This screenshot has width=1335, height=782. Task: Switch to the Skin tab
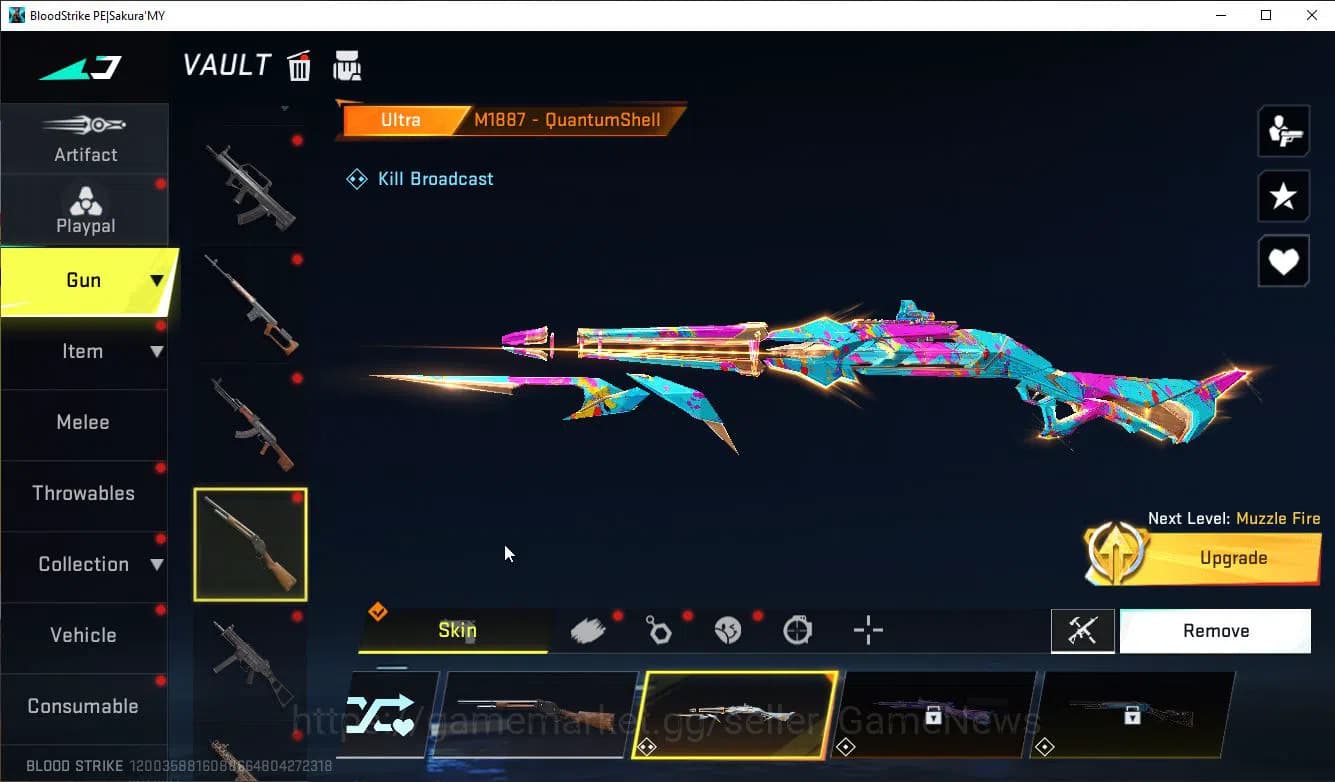click(457, 630)
